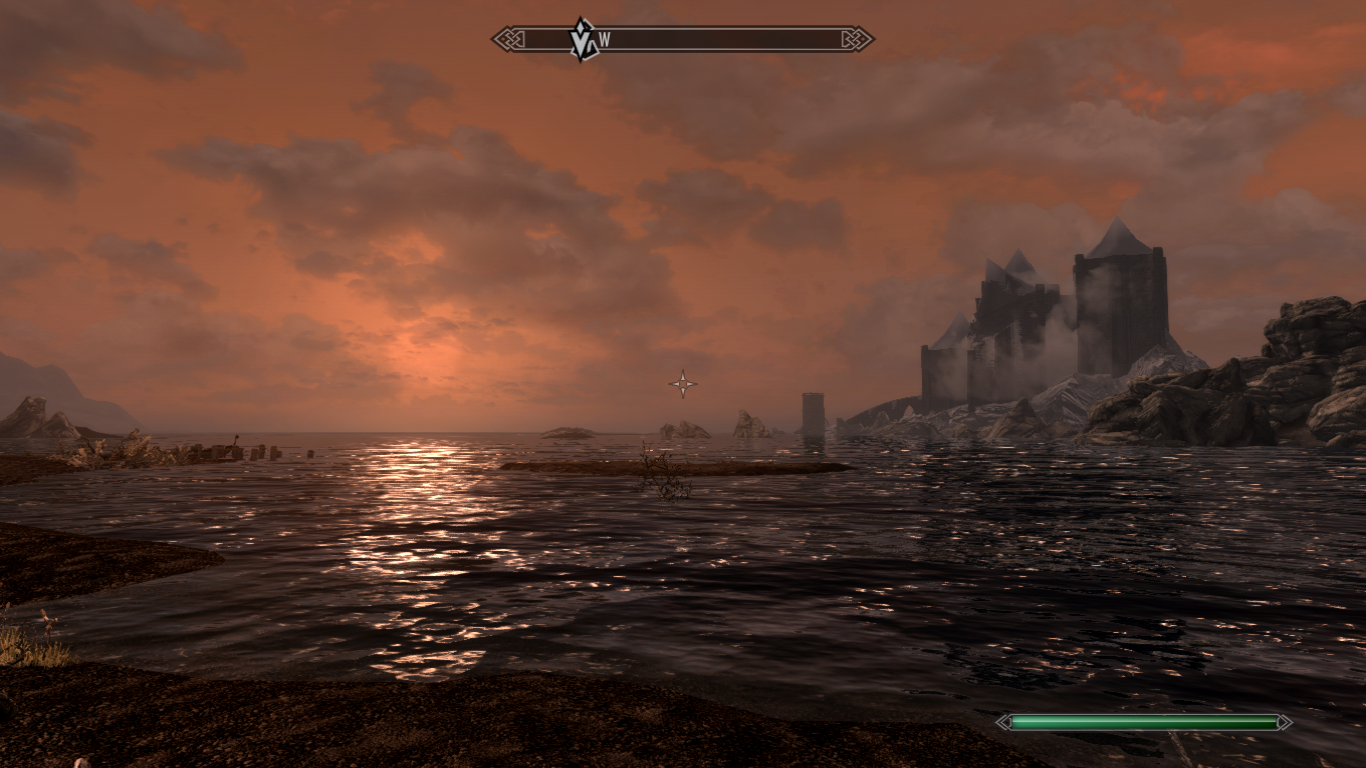
Task: Click the right knotwork ornament of the compass
Action: click(856, 39)
